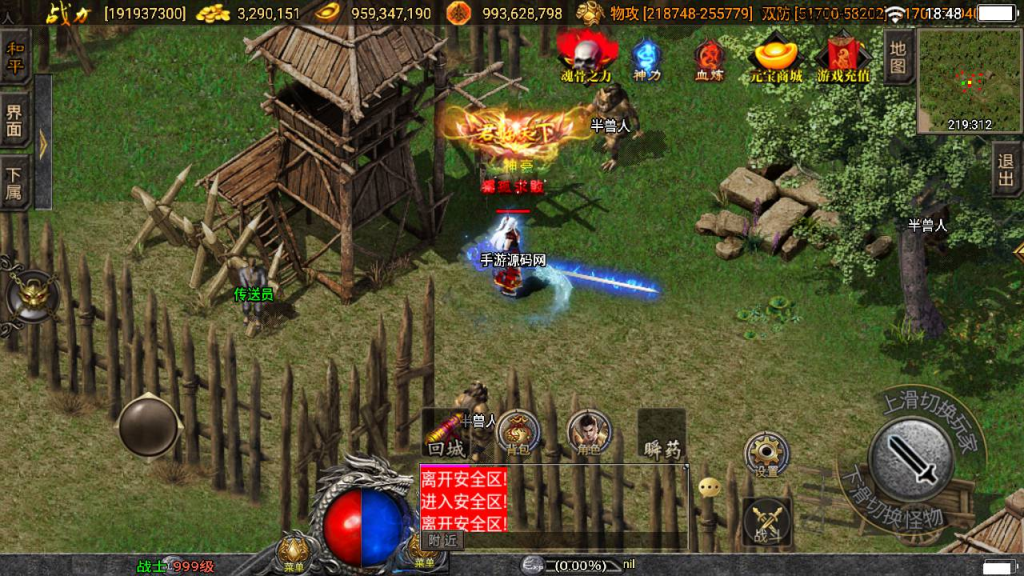Open the 设置 gear settings
Viewport: 1024px width, 576px height.
(x=766, y=454)
